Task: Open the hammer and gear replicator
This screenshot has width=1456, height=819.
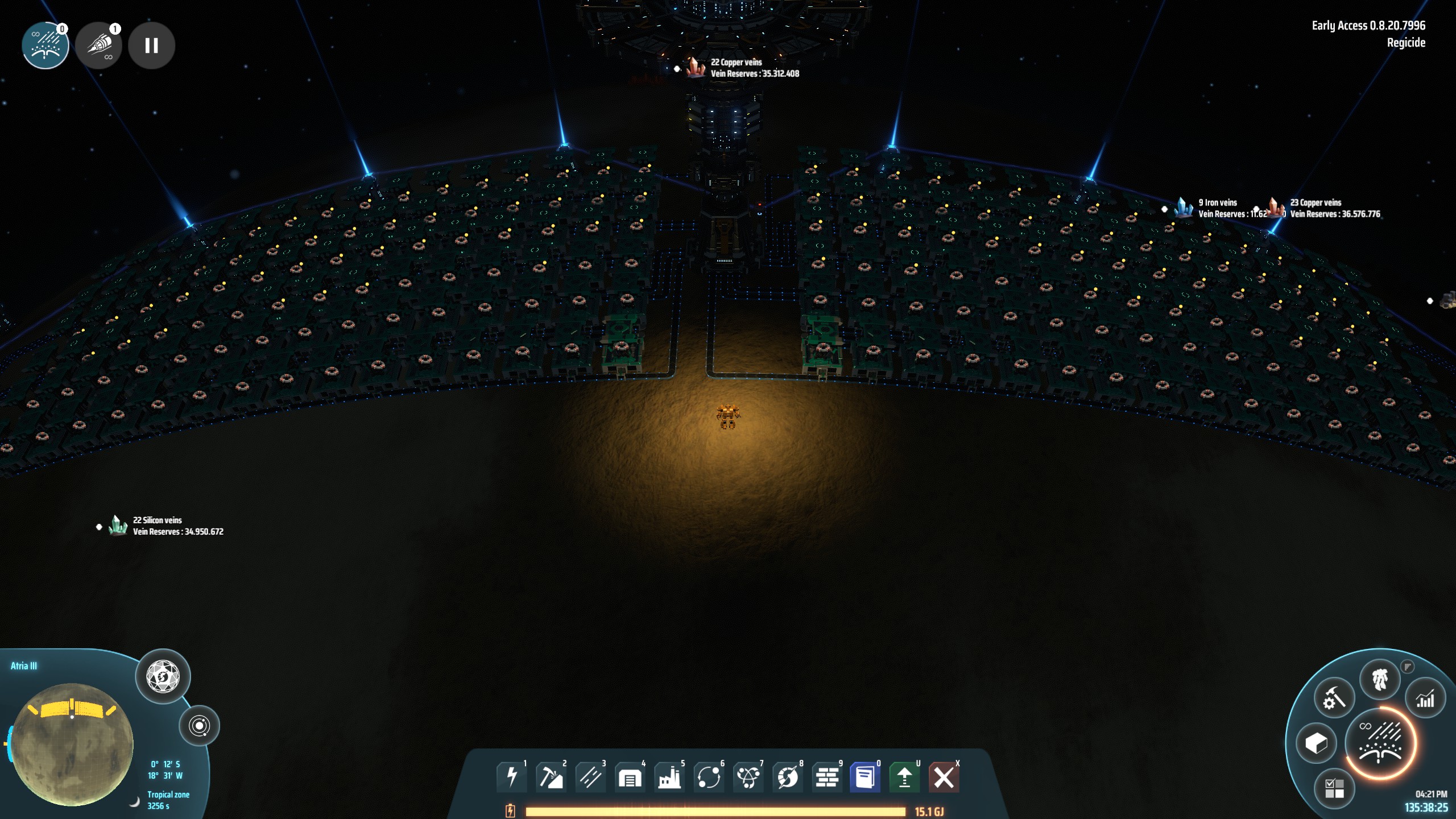Action: coord(1334,698)
